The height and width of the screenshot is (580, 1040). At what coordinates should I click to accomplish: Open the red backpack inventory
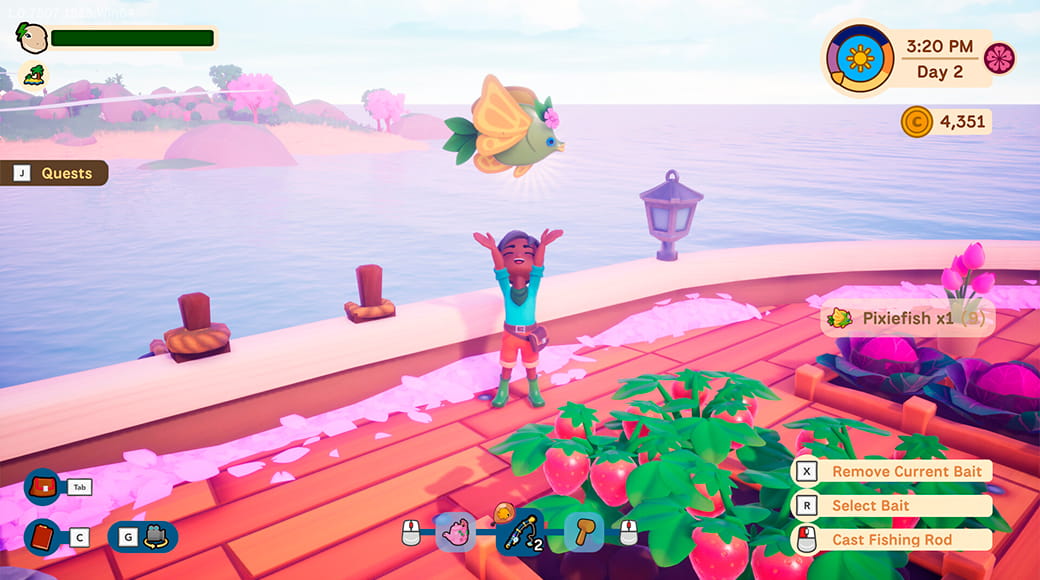(43, 487)
